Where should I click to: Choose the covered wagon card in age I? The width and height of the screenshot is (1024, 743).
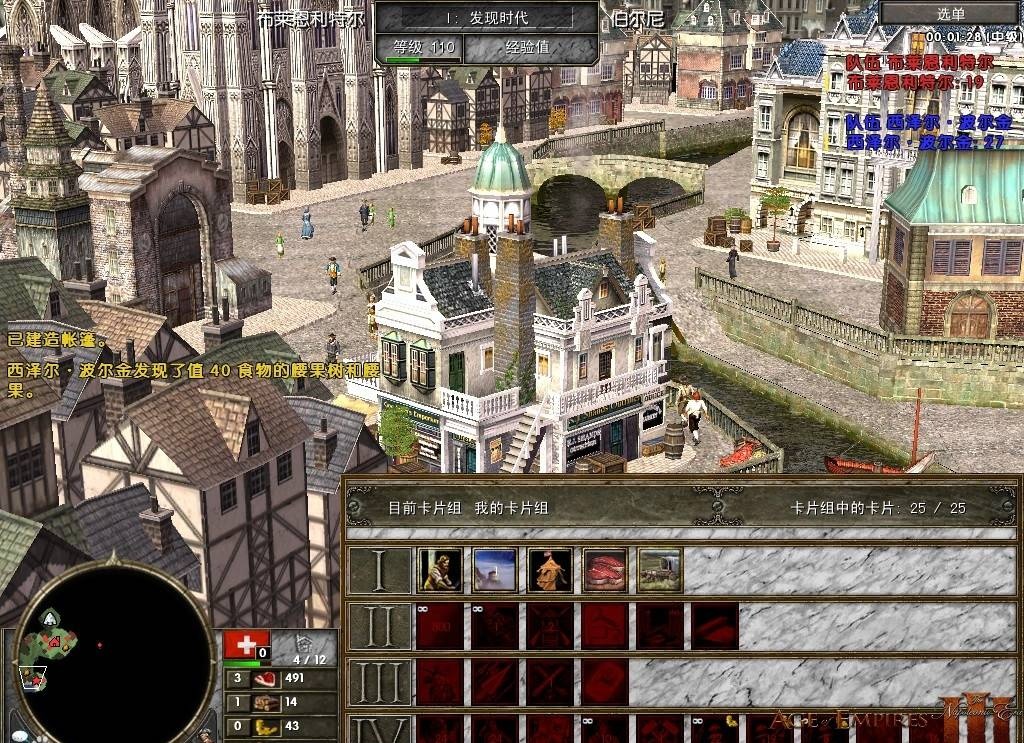(x=660, y=569)
